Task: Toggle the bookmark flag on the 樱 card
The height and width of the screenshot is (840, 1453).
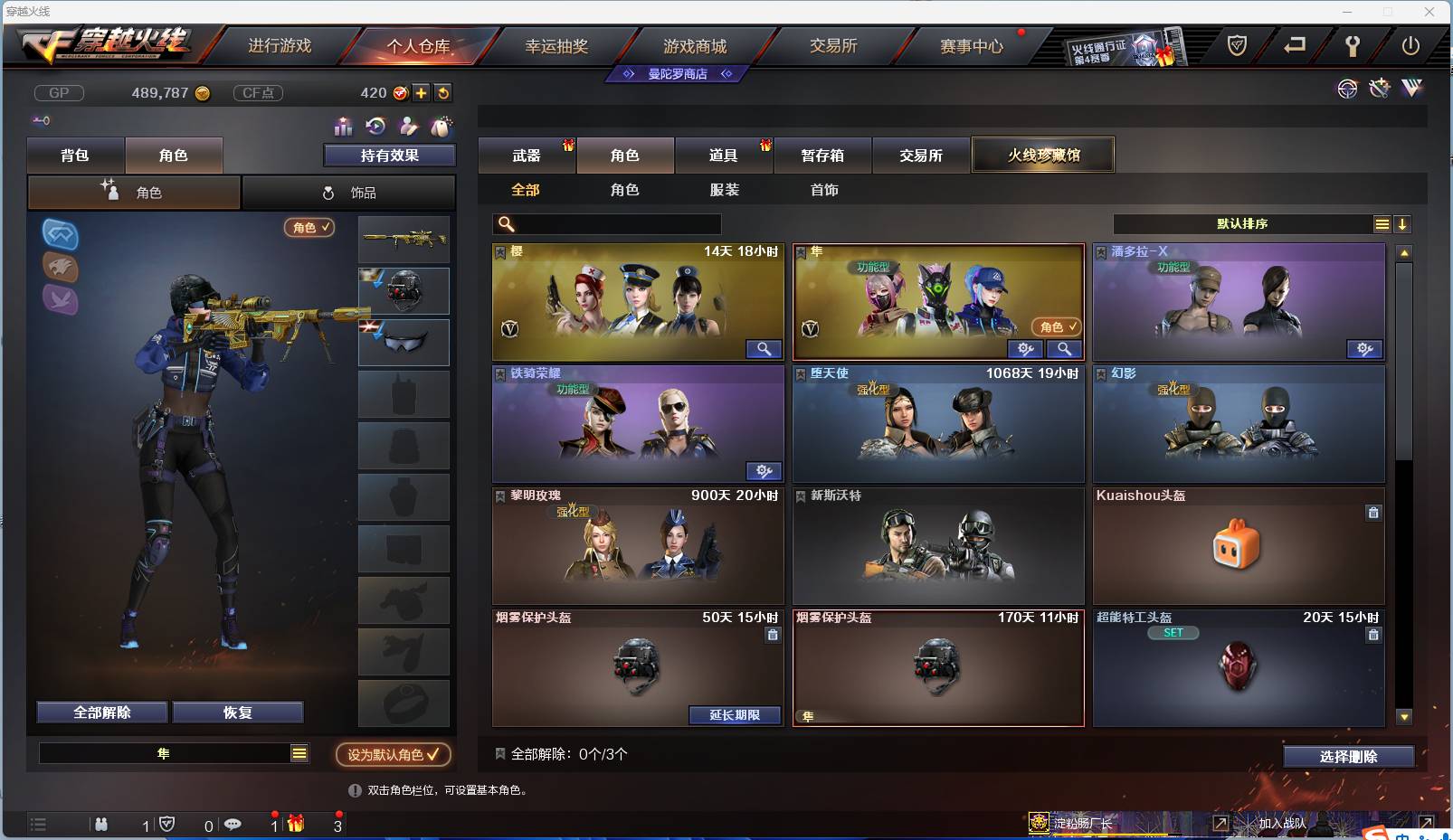Action: tap(499, 253)
